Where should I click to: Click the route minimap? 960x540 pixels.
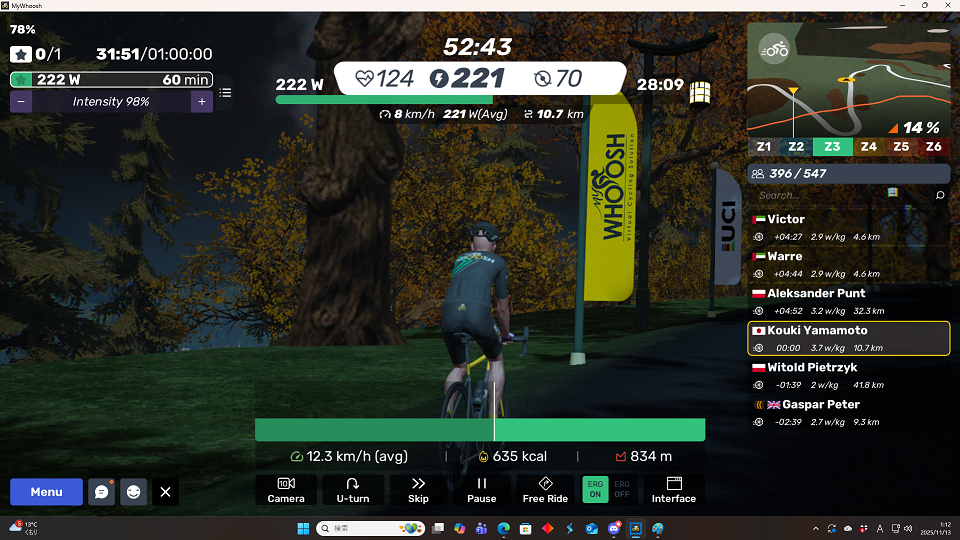click(847, 80)
